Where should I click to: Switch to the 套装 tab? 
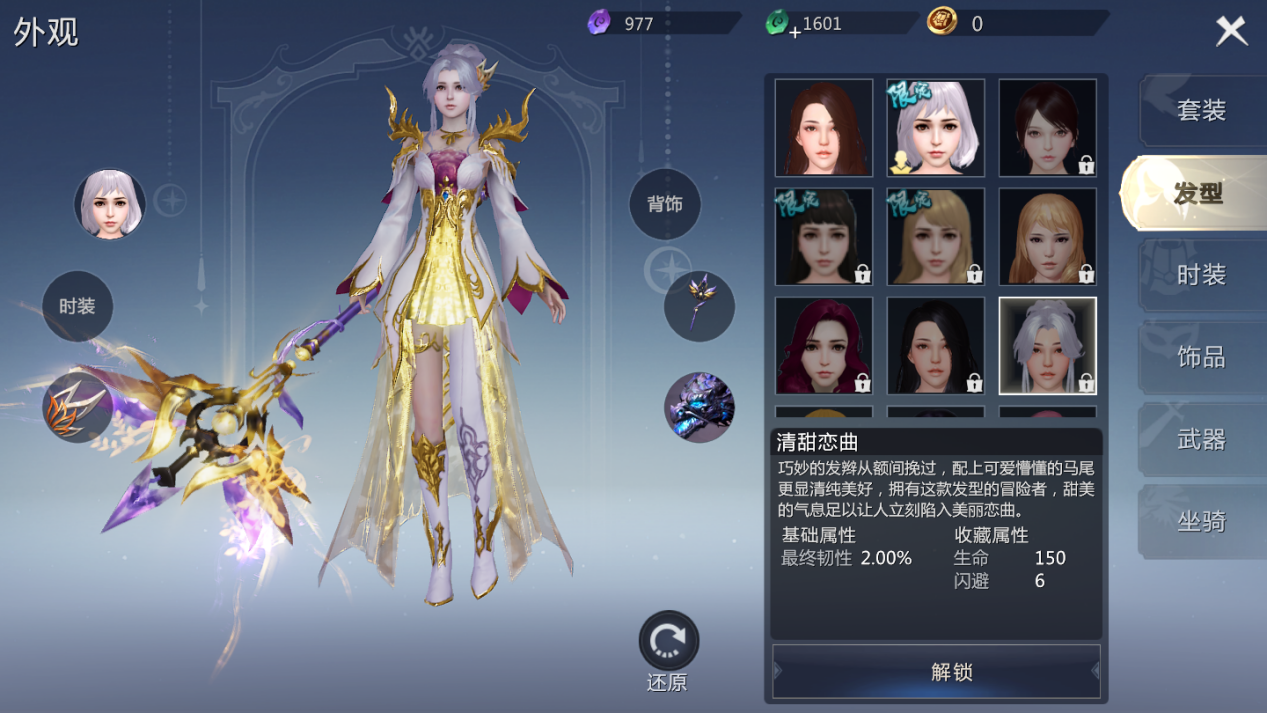click(x=1200, y=110)
